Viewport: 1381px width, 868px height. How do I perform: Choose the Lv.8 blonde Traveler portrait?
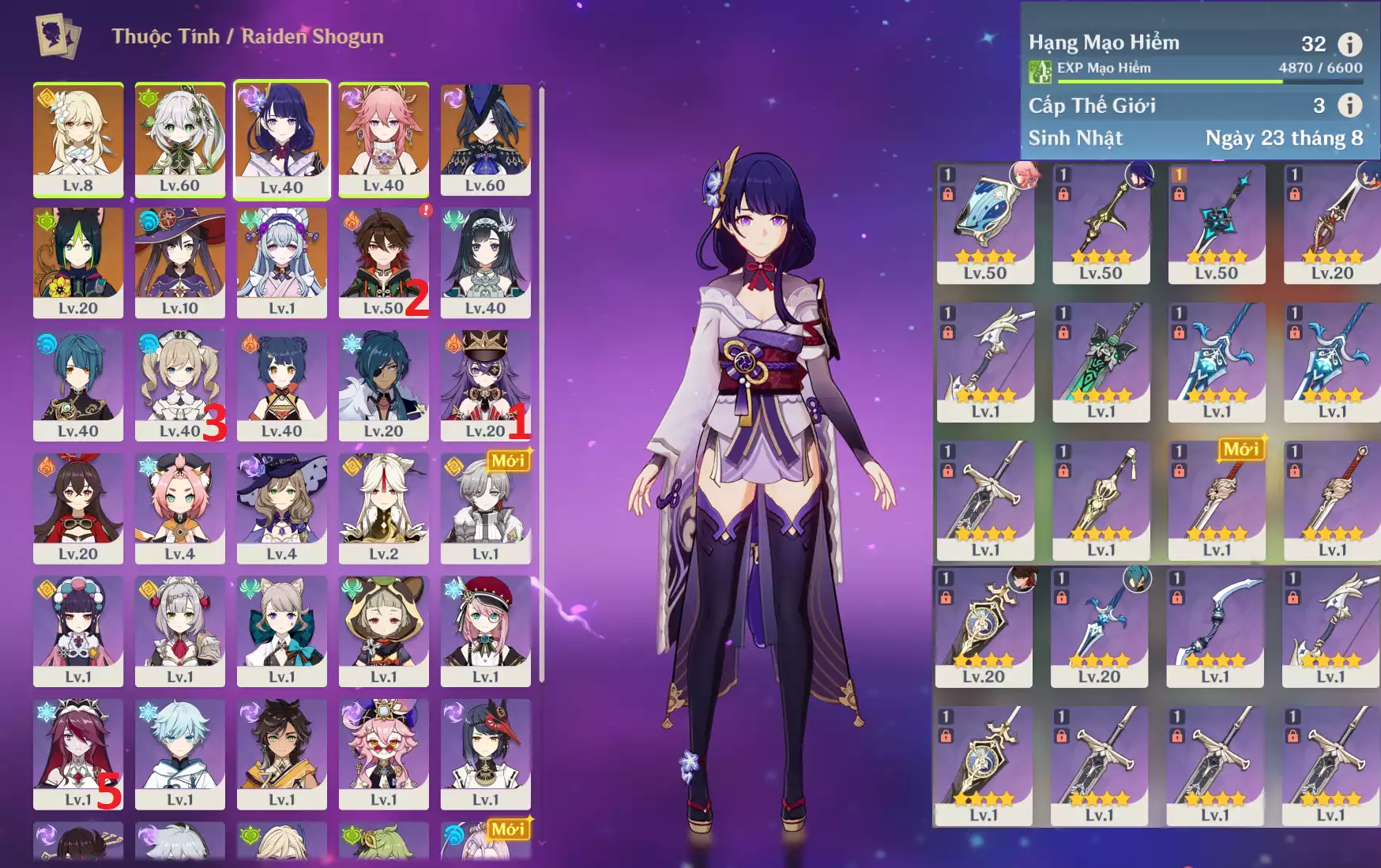tap(78, 138)
